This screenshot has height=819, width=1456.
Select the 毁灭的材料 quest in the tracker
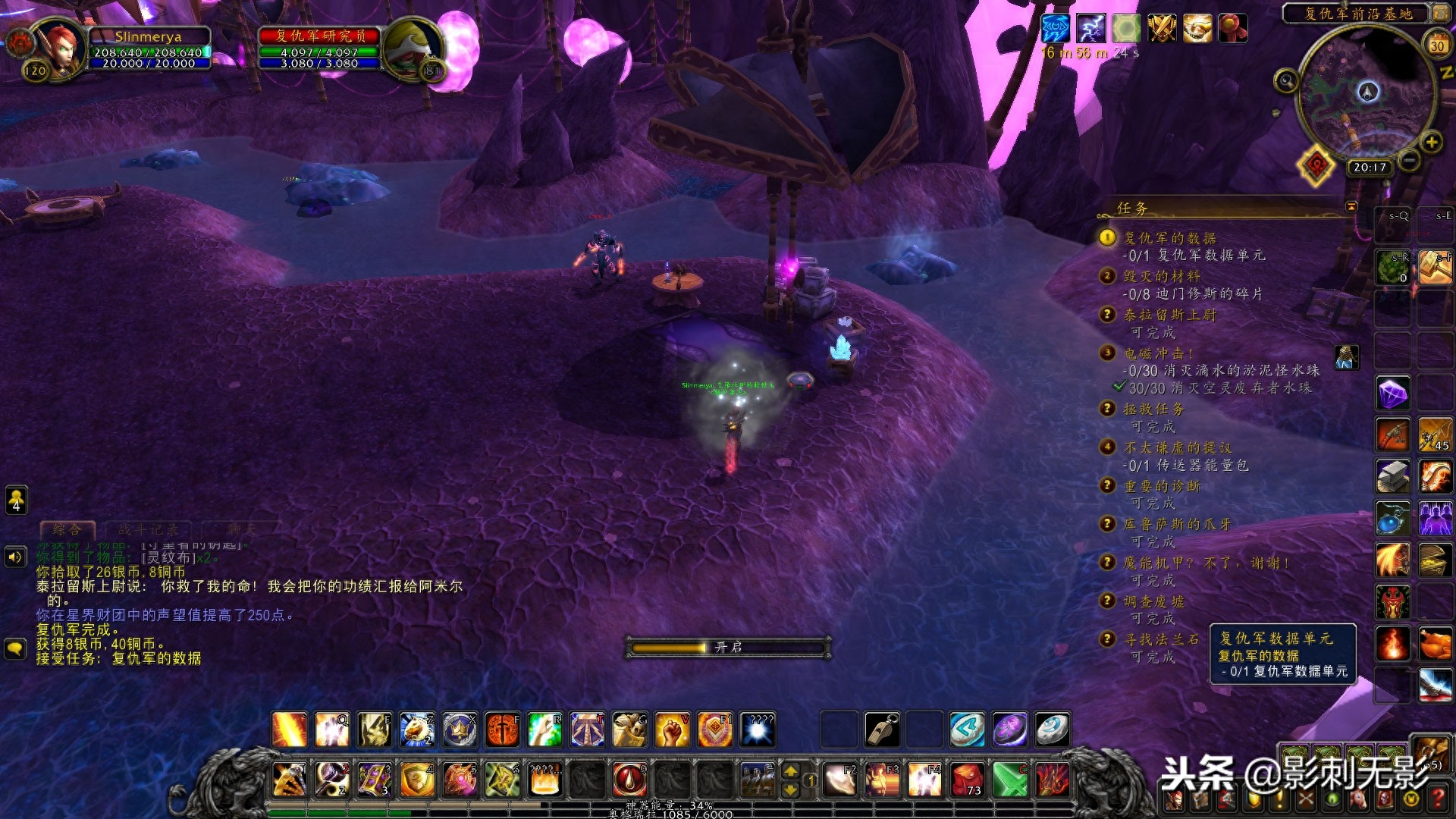(x=1162, y=276)
